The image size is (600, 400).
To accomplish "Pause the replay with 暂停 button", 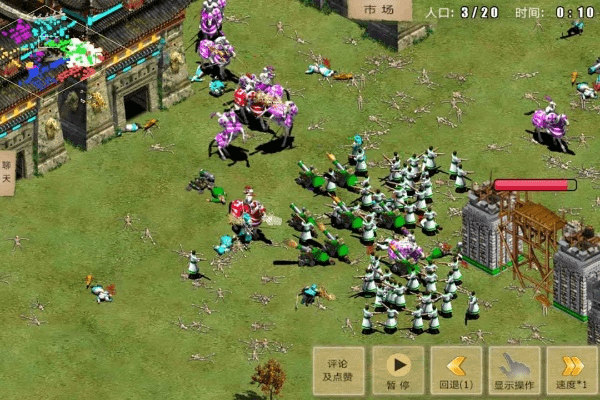I will coord(397,370).
